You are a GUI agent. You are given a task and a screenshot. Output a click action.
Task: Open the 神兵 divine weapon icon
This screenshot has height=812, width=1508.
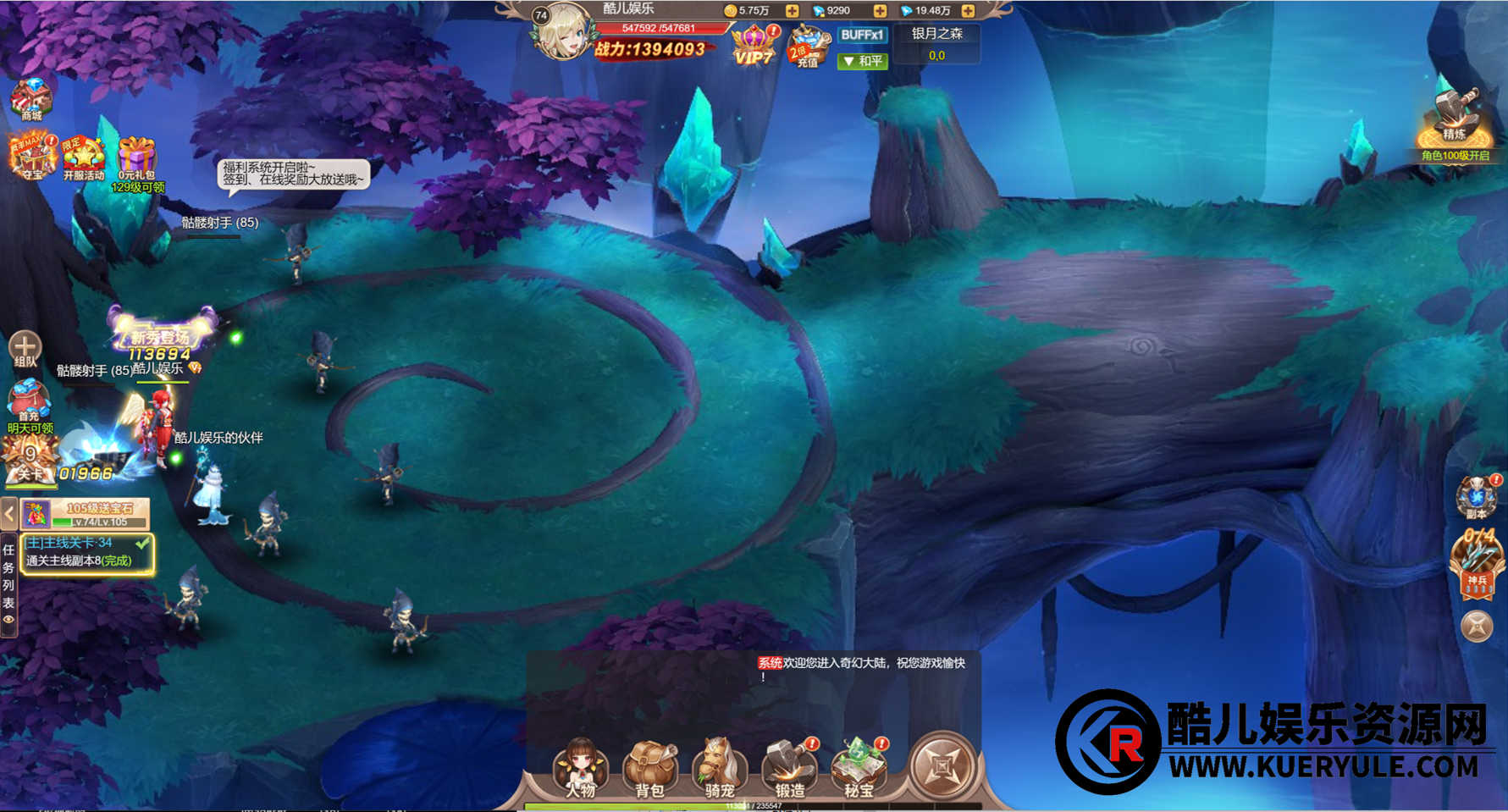(x=1477, y=561)
